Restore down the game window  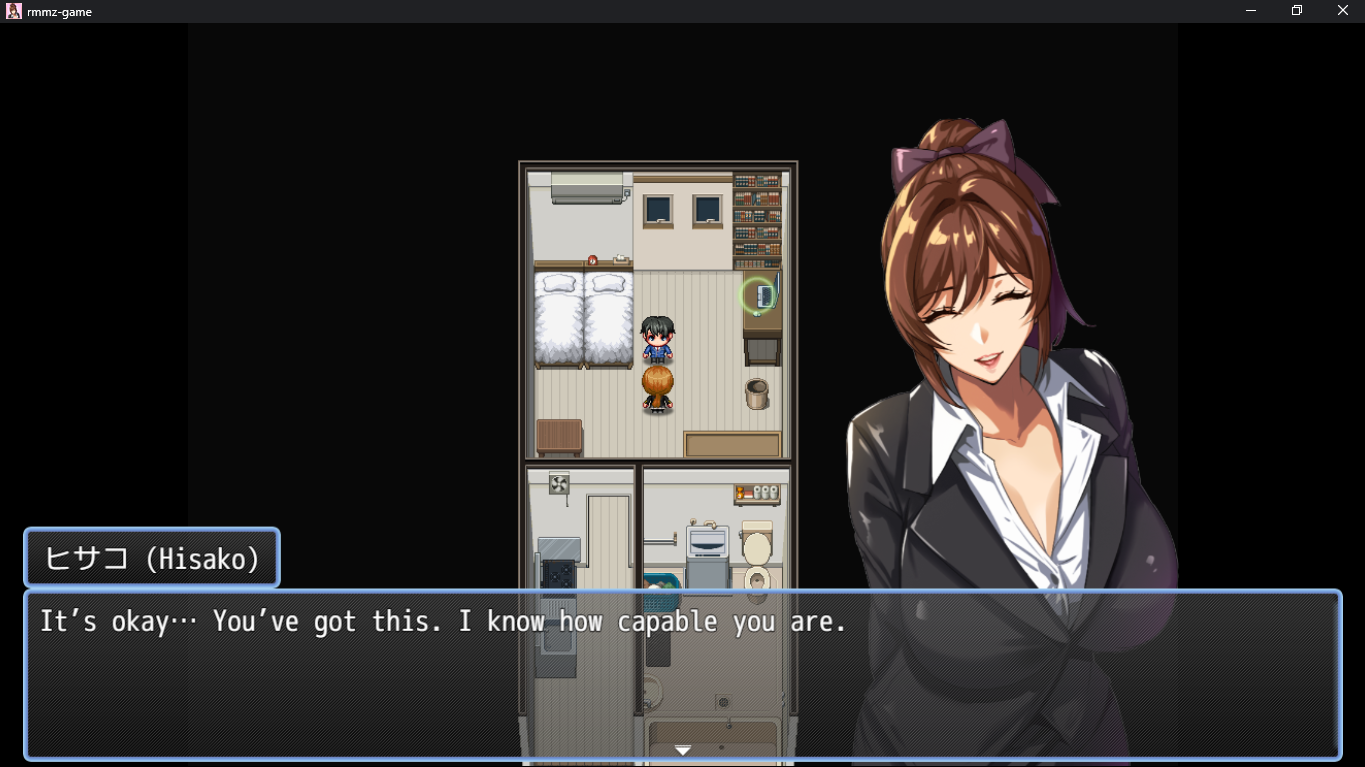(x=1297, y=11)
